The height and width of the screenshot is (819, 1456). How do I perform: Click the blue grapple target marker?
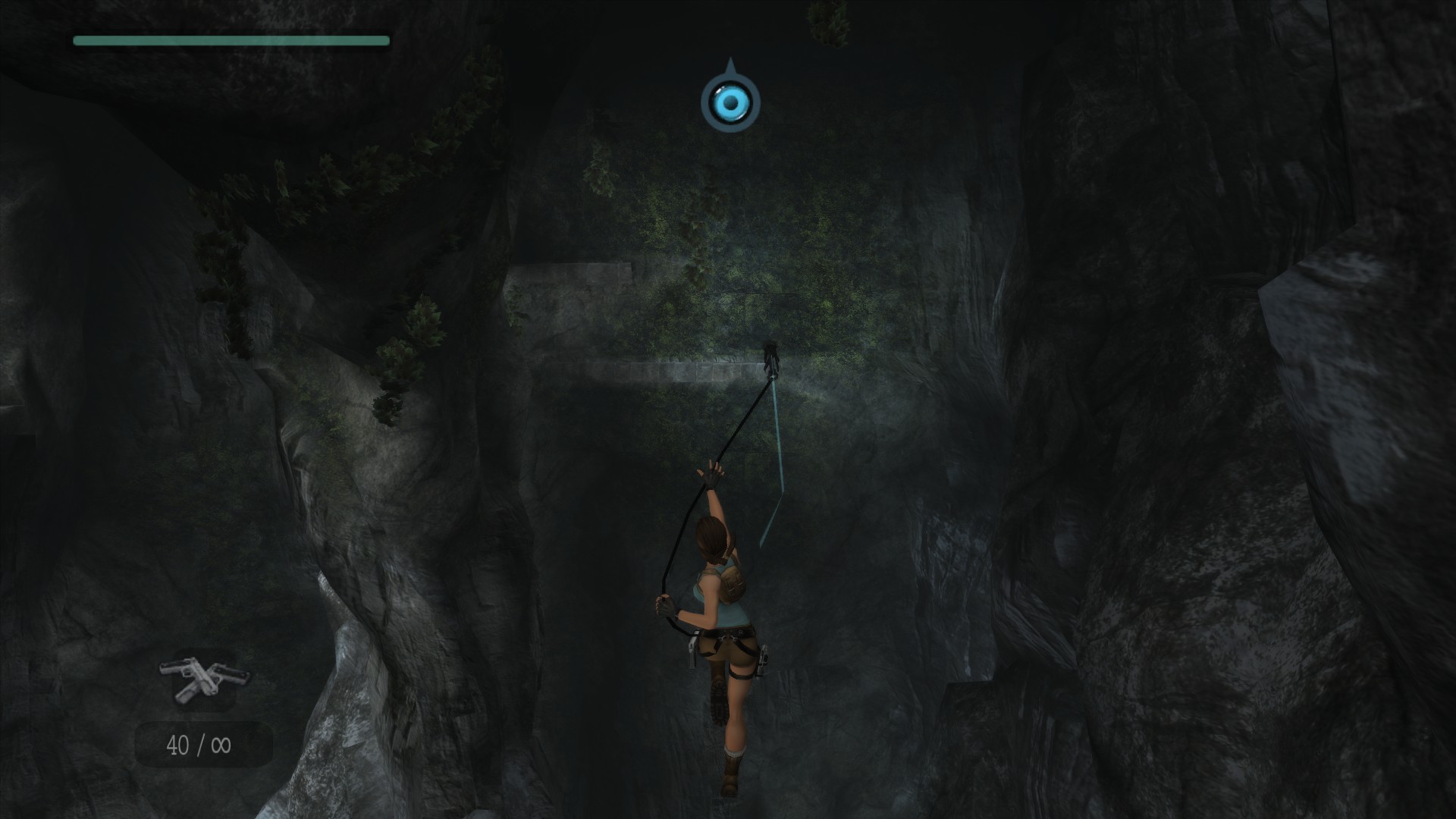(730, 102)
